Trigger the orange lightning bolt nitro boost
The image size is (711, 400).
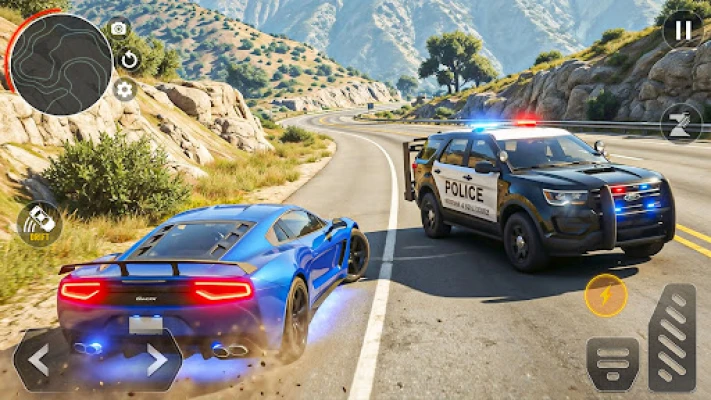coord(606,295)
